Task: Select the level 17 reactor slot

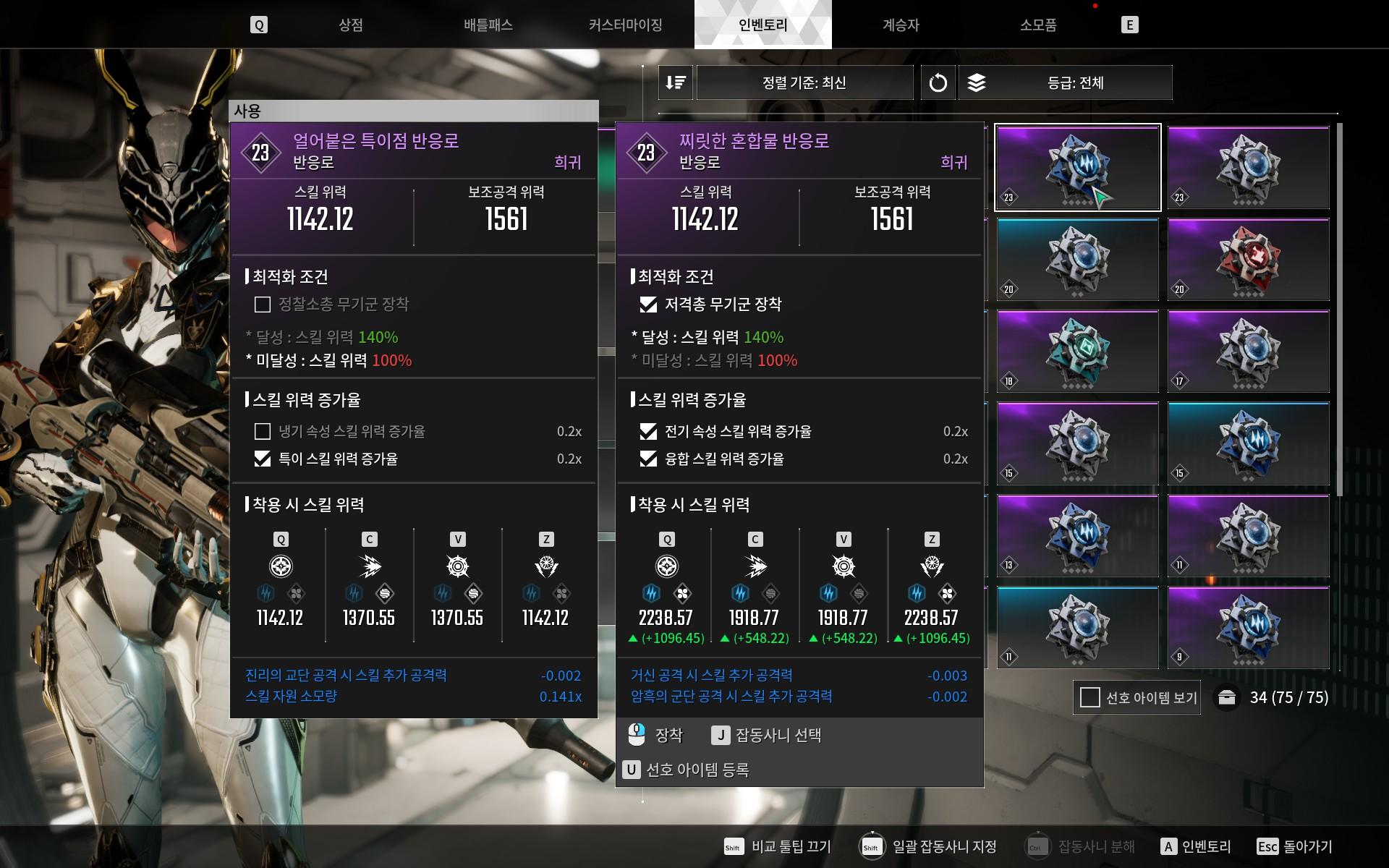Action: point(1248,352)
